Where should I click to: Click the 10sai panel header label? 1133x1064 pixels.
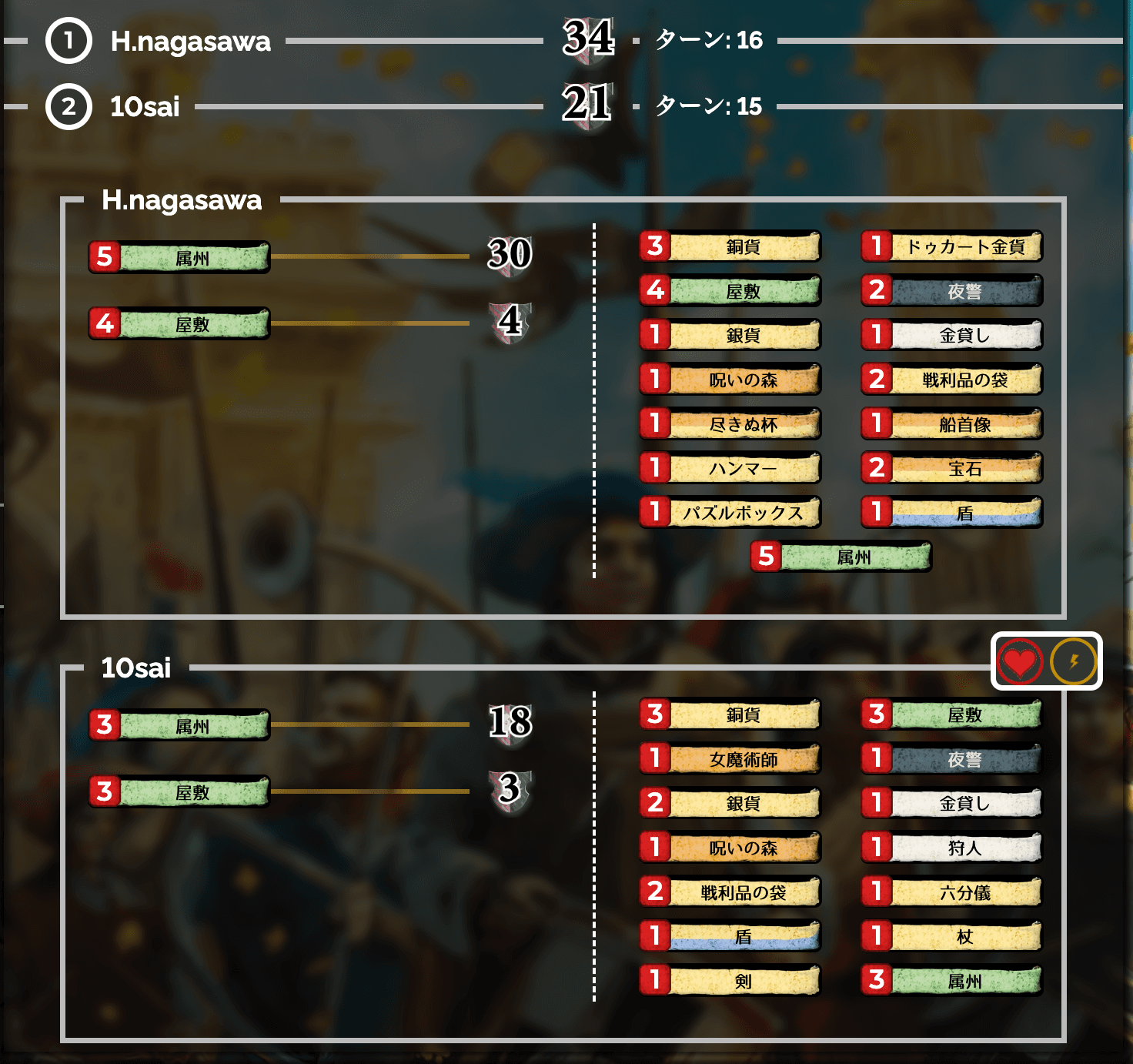[x=135, y=668]
